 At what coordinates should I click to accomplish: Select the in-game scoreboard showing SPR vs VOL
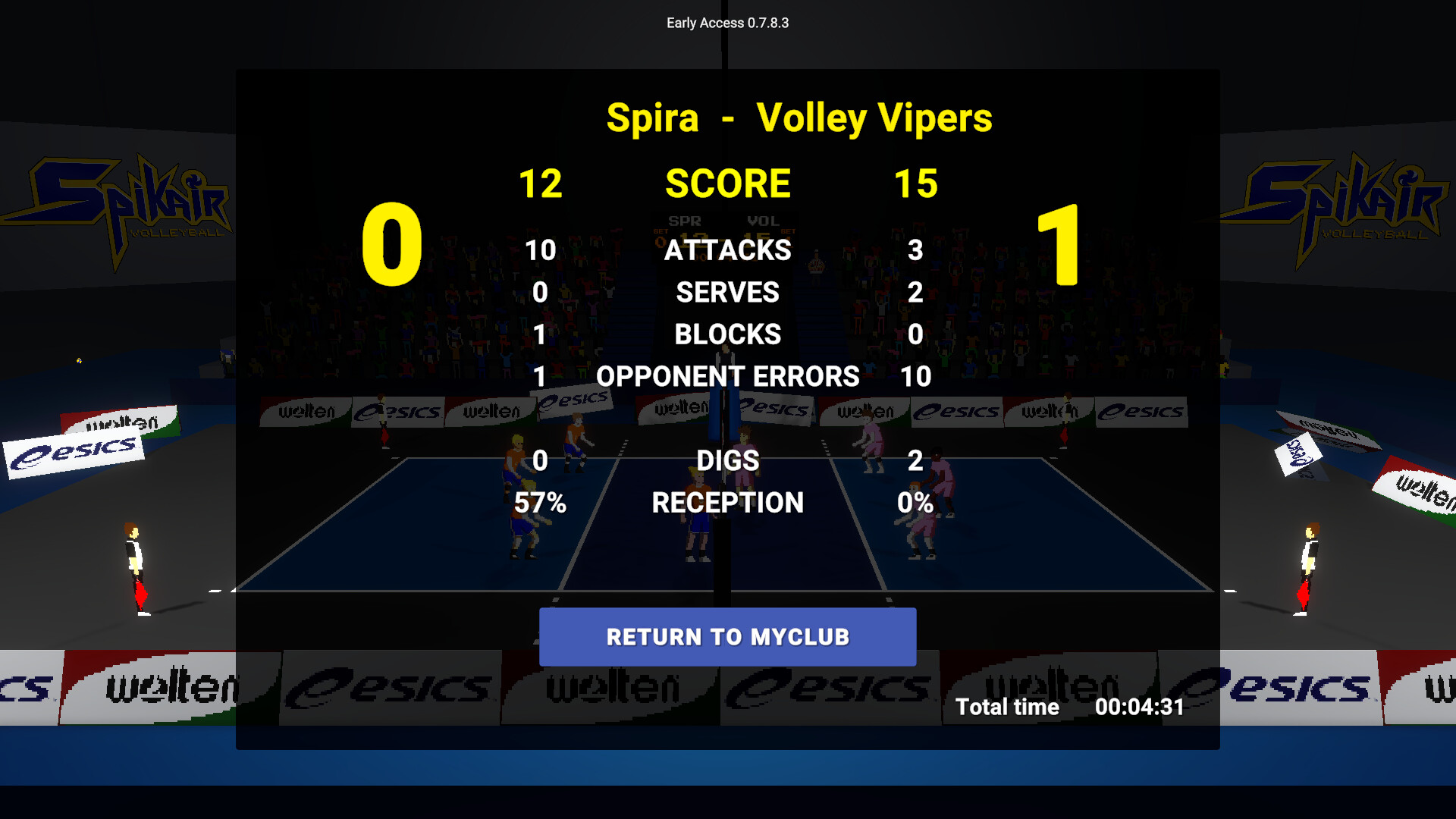pos(728,227)
